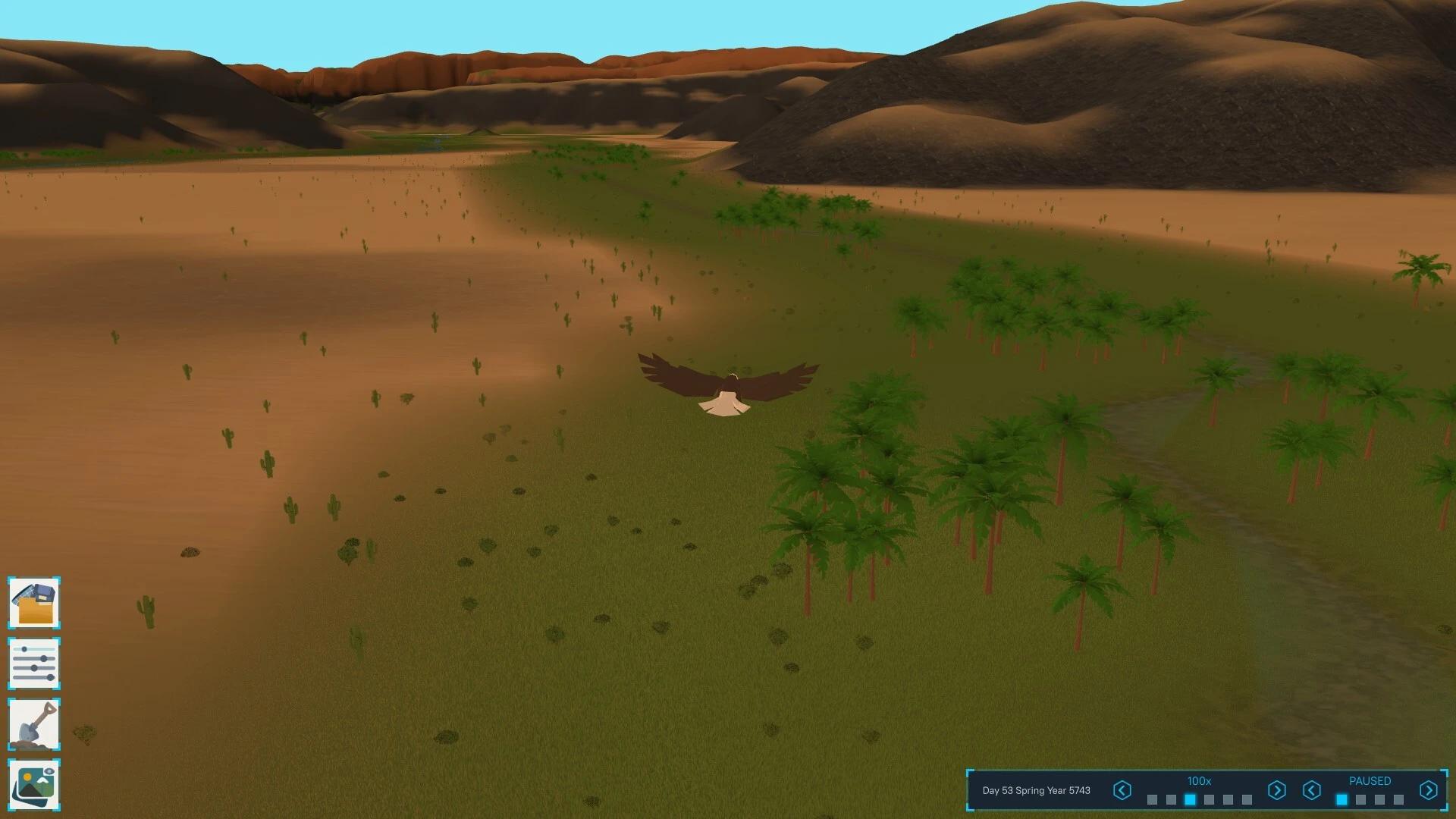Screen dimensions: 1456x819
Task: Step speed down with left hexagon stepper
Action: pyautogui.click(x=1122, y=790)
